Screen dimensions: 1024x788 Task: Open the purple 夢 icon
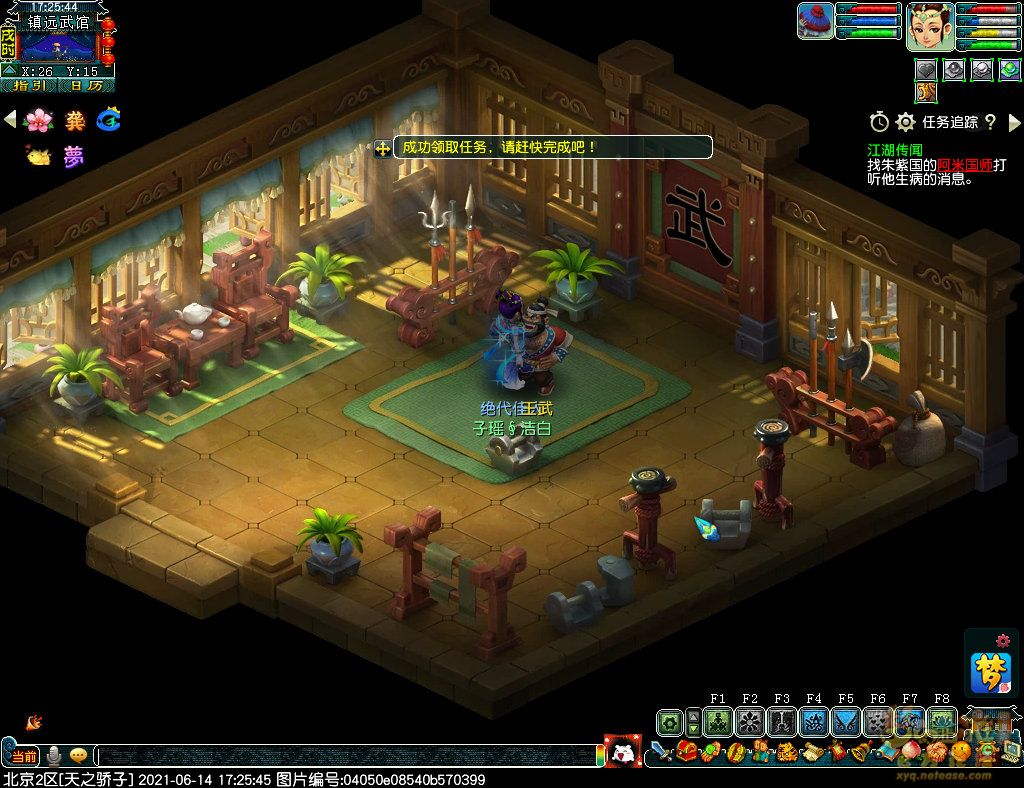(73, 156)
